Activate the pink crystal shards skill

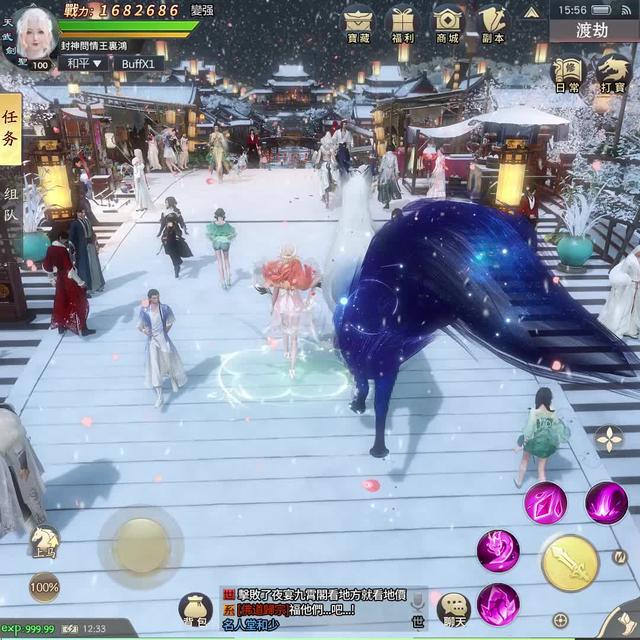(x=546, y=502)
